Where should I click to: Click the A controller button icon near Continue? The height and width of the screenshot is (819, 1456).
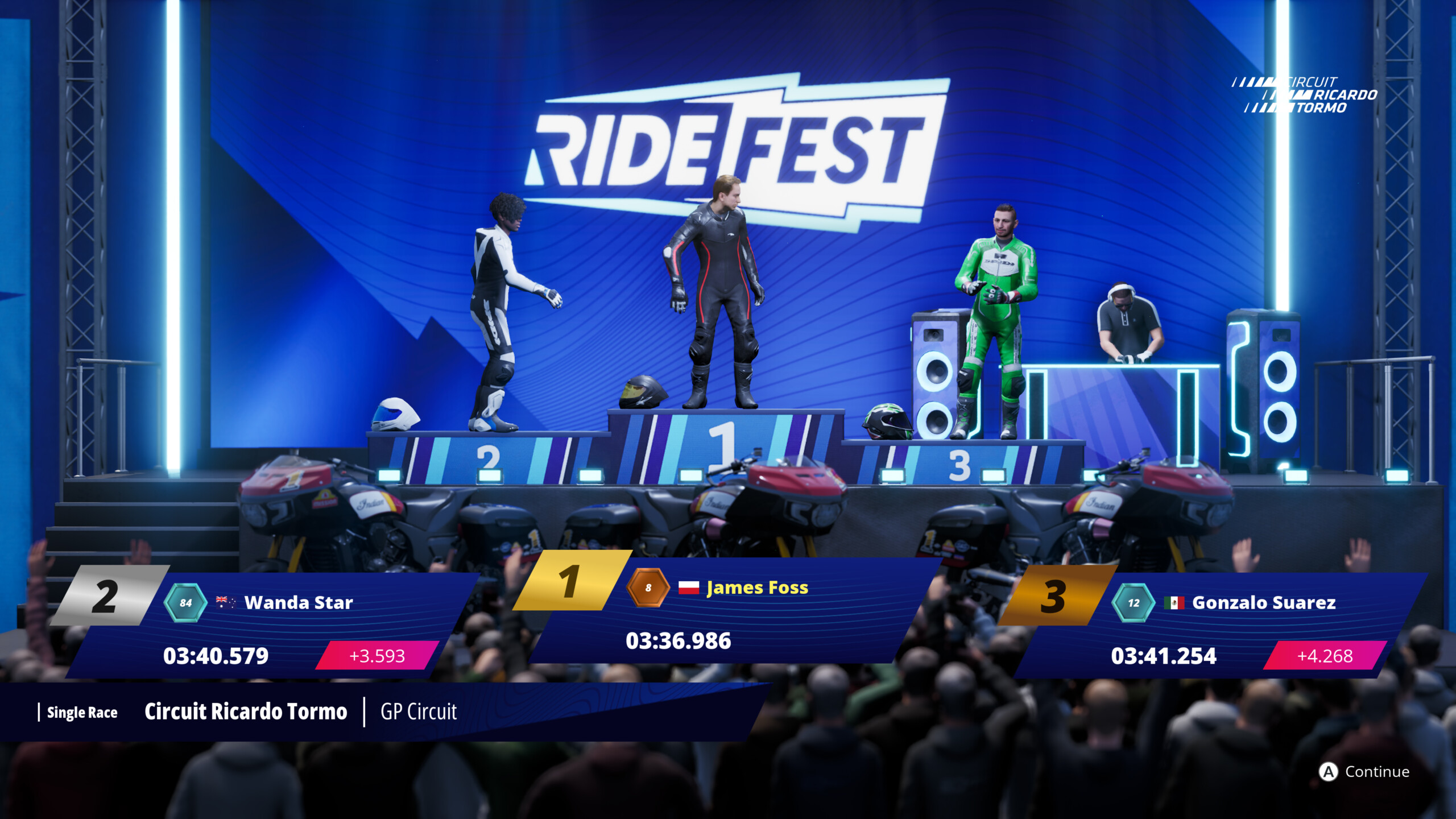pos(1328,772)
